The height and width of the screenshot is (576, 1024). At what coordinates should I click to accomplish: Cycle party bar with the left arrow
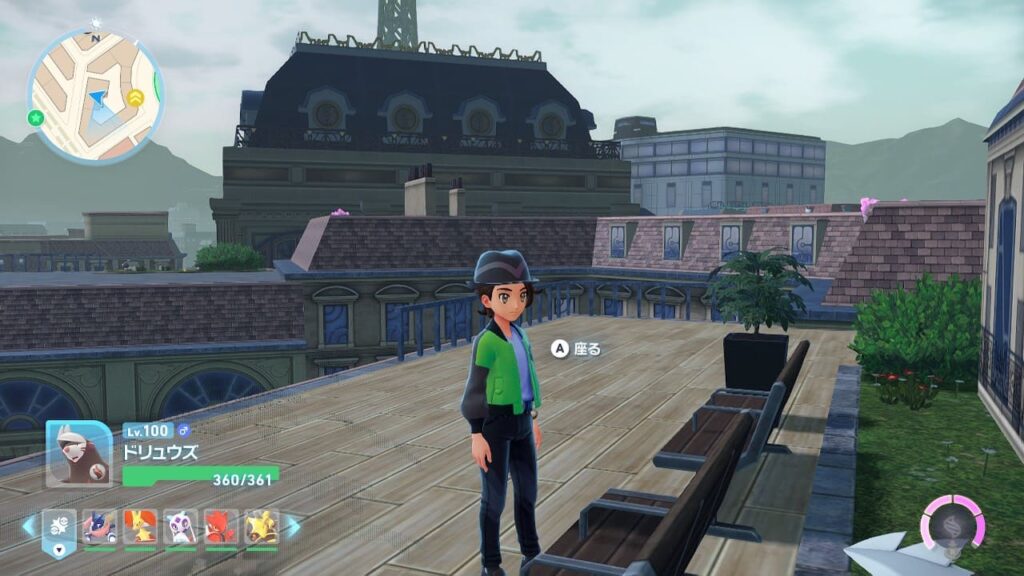click(28, 526)
